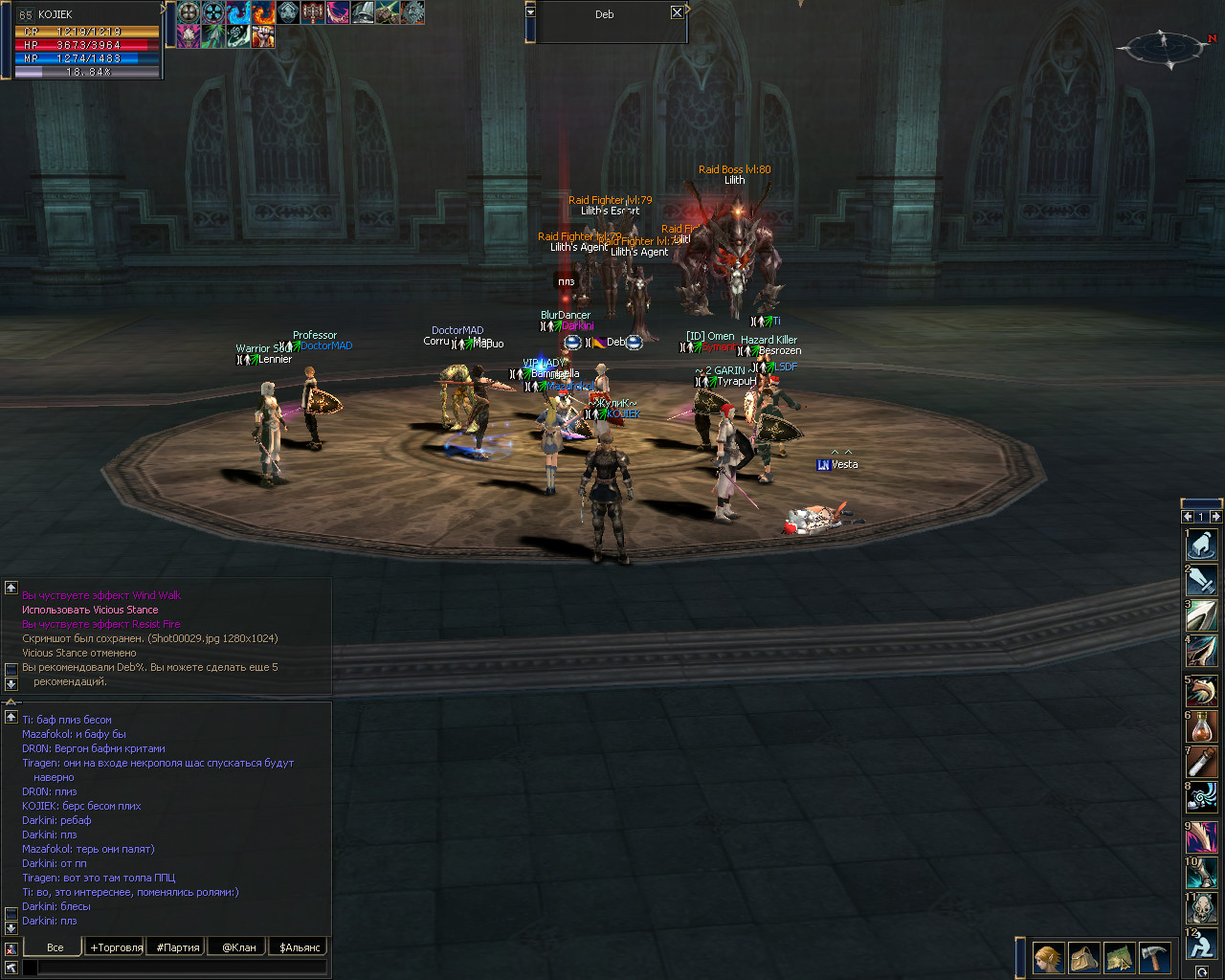Click the compass radar
This screenshot has width=1225, height=980.
[1165, 45]
